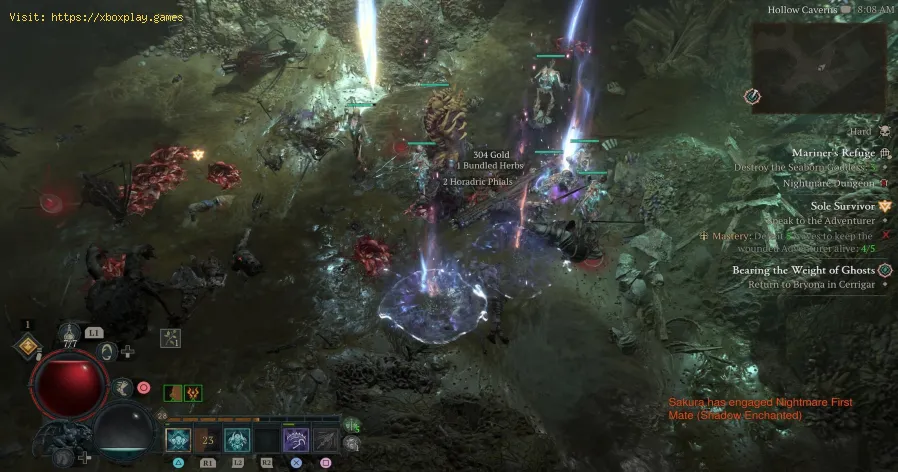Viewport: 898px width, 472px height.
Task: Click the crescent ring icon above health orb
Action: pyautogui.click(x=108, y=351)
